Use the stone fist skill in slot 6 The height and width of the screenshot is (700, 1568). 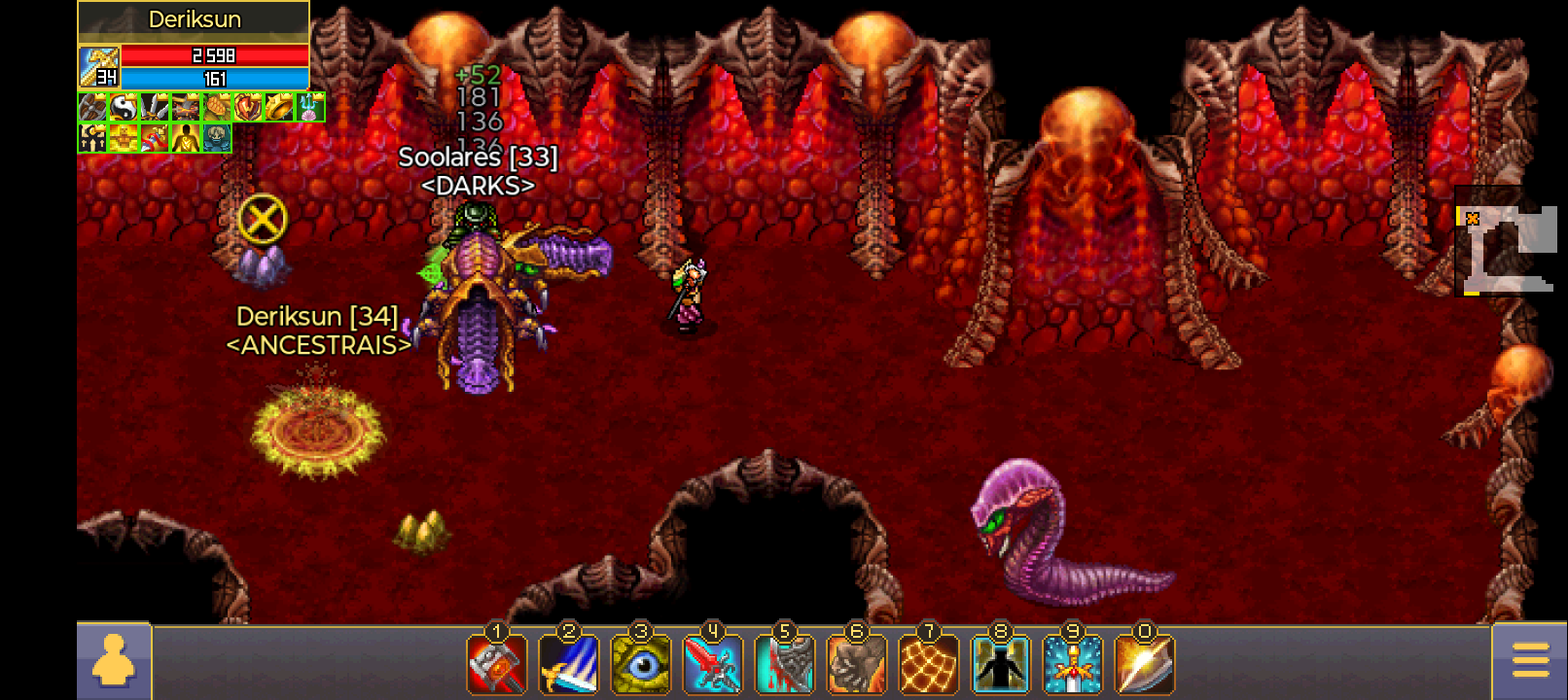point(857,664)
